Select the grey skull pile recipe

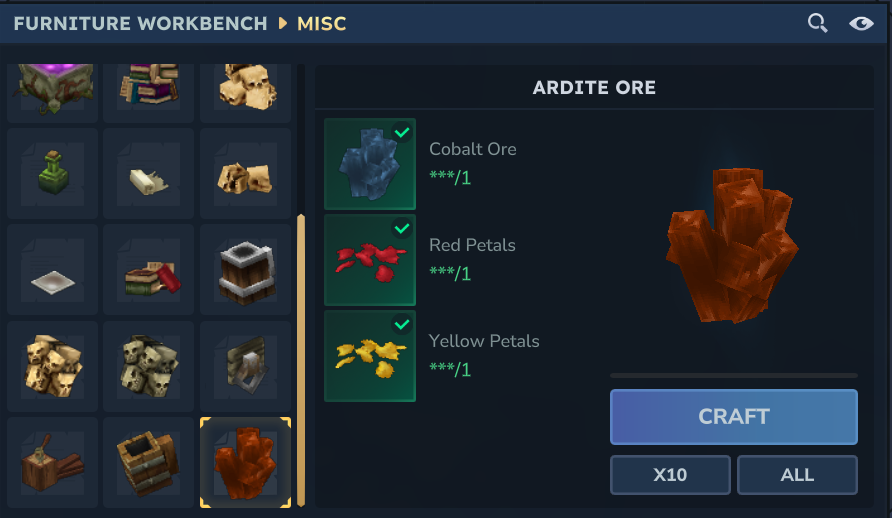[x=149, y=366]
